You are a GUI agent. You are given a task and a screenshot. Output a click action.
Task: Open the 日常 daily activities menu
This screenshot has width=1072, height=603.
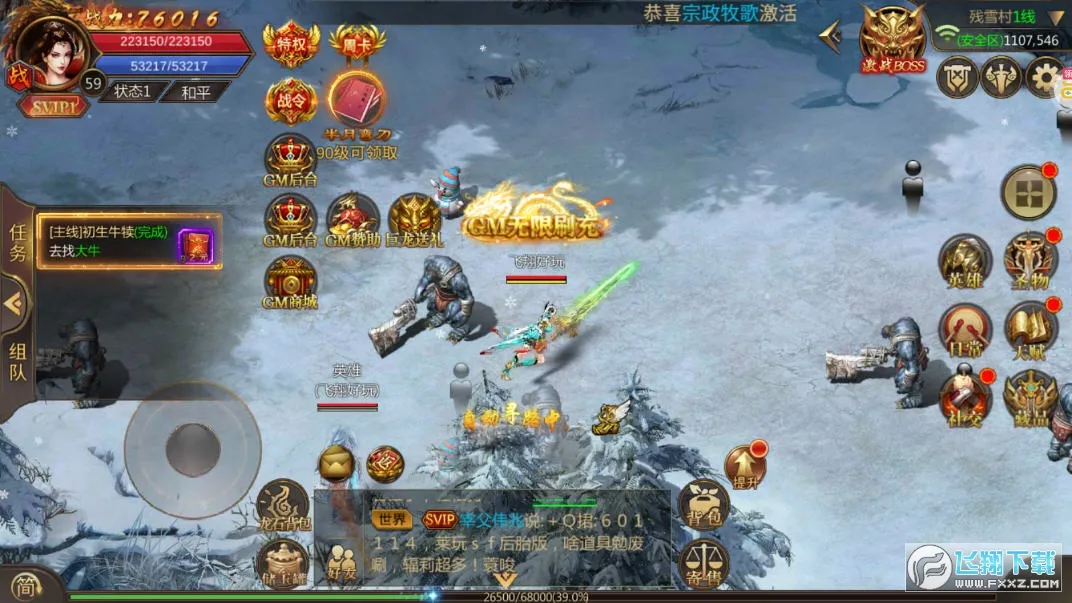tap(965, 330)
